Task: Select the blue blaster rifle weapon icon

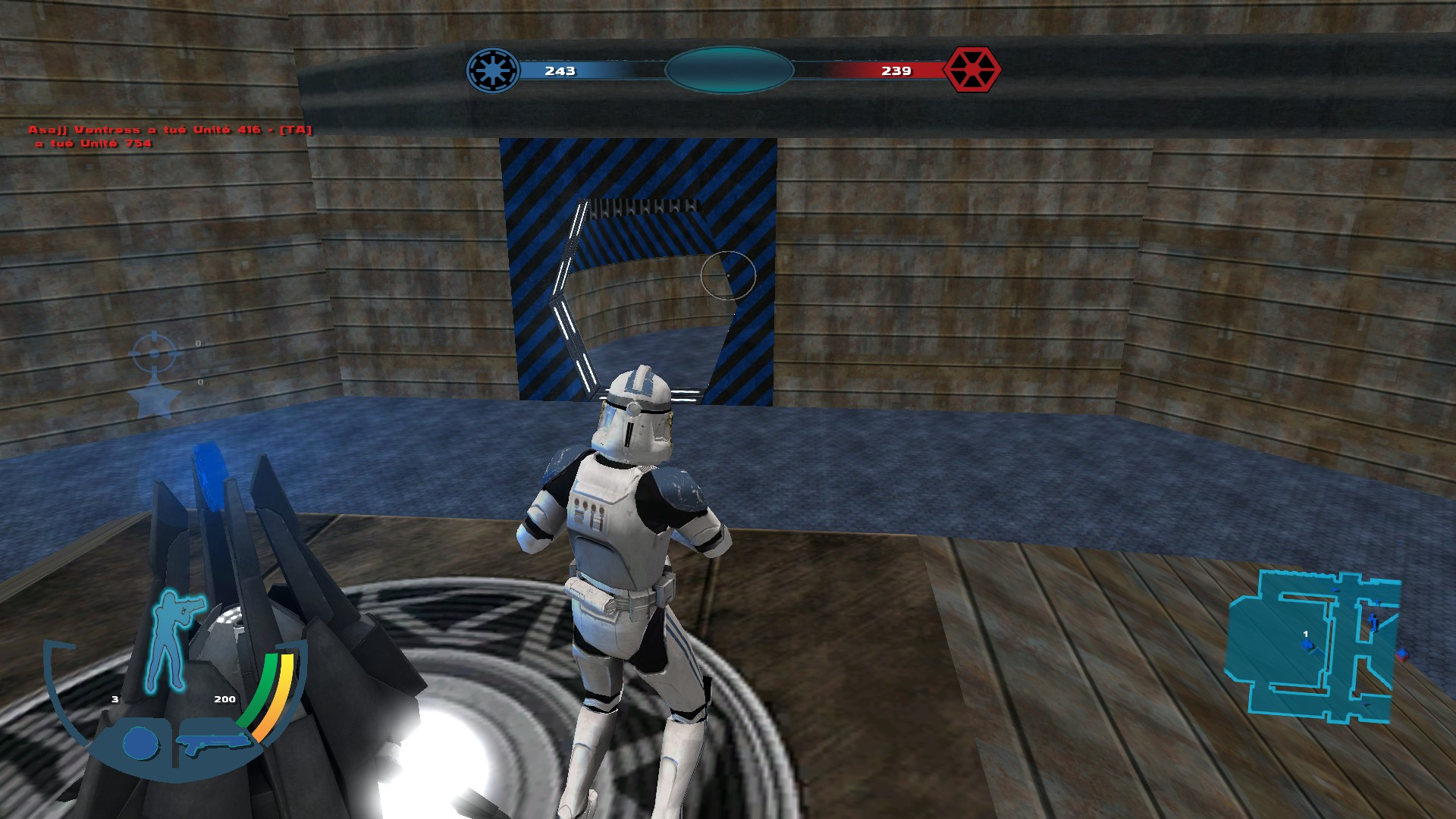Action: [x=212, y=742]
